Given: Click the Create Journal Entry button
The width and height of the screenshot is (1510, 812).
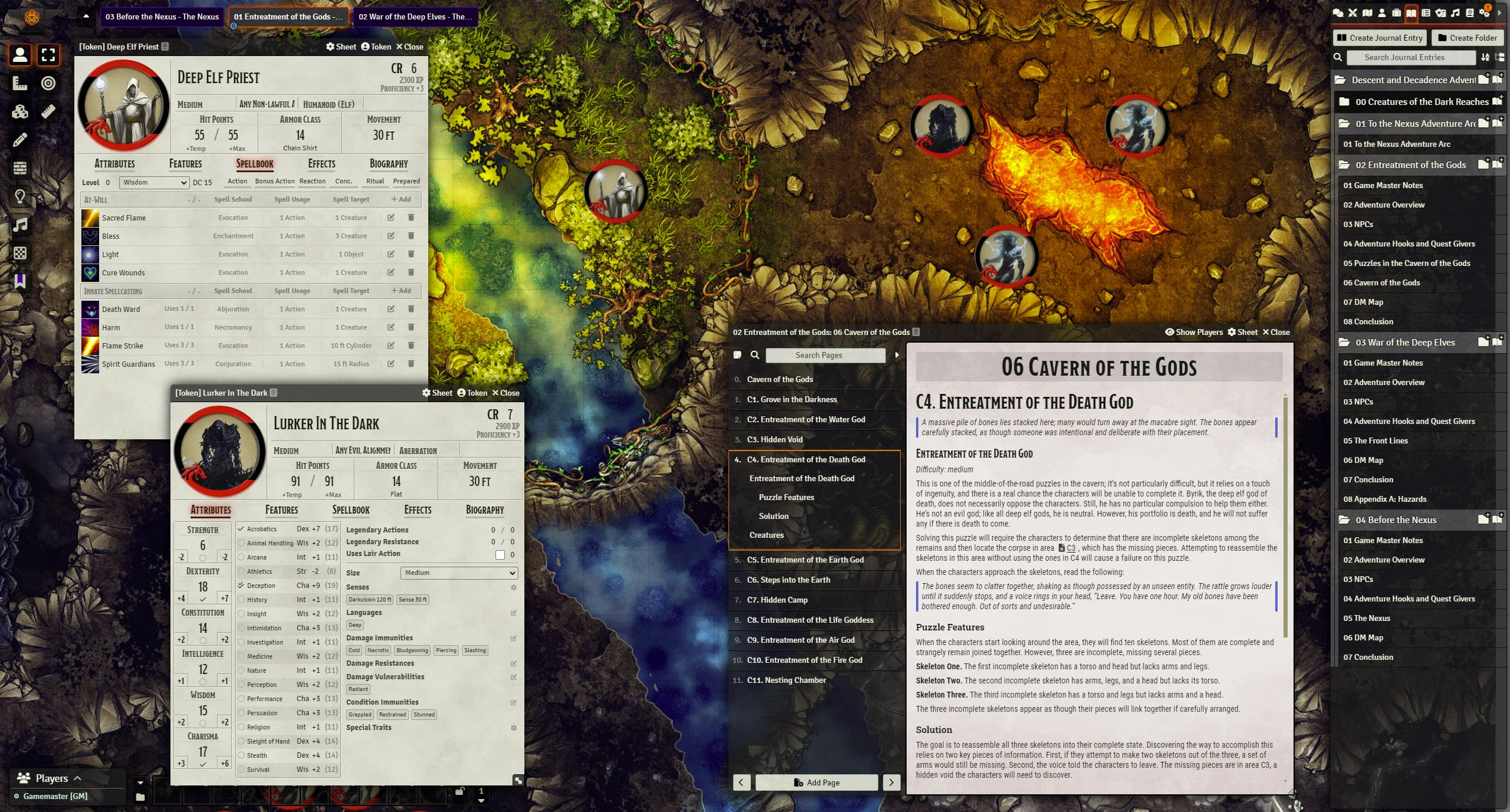Looking at the screenshot, I should coord(1380,38).
